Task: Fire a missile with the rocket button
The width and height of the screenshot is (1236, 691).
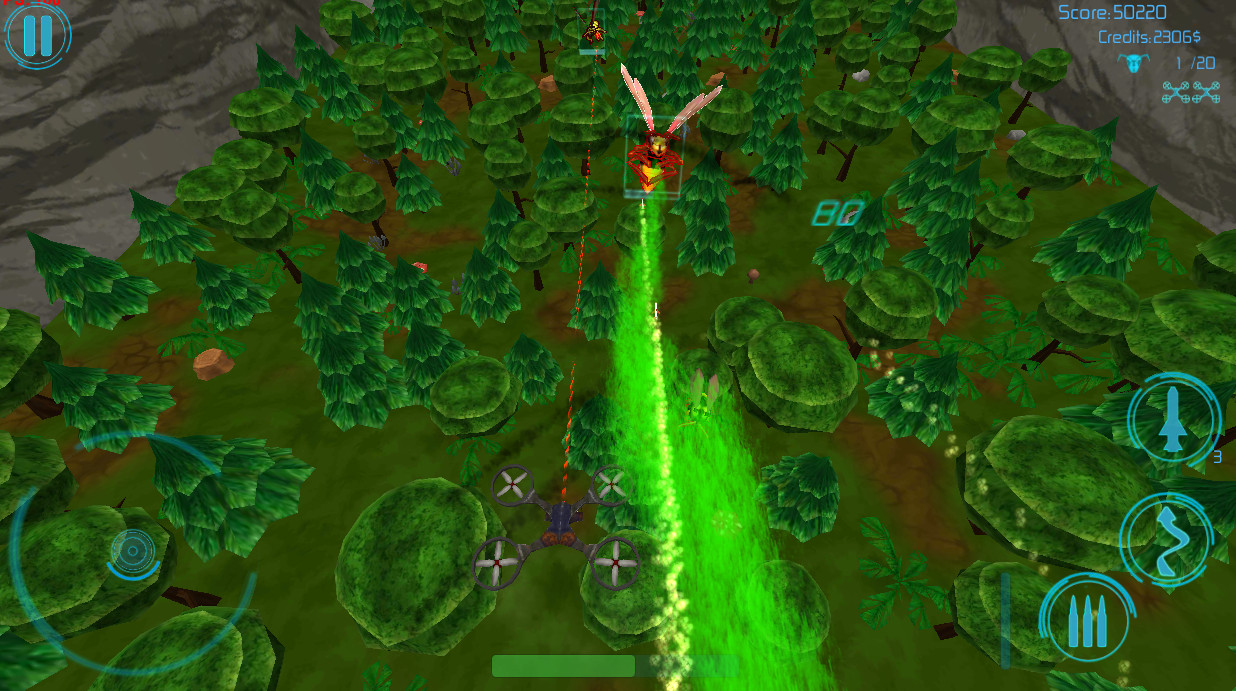Action: [1174, 419]
